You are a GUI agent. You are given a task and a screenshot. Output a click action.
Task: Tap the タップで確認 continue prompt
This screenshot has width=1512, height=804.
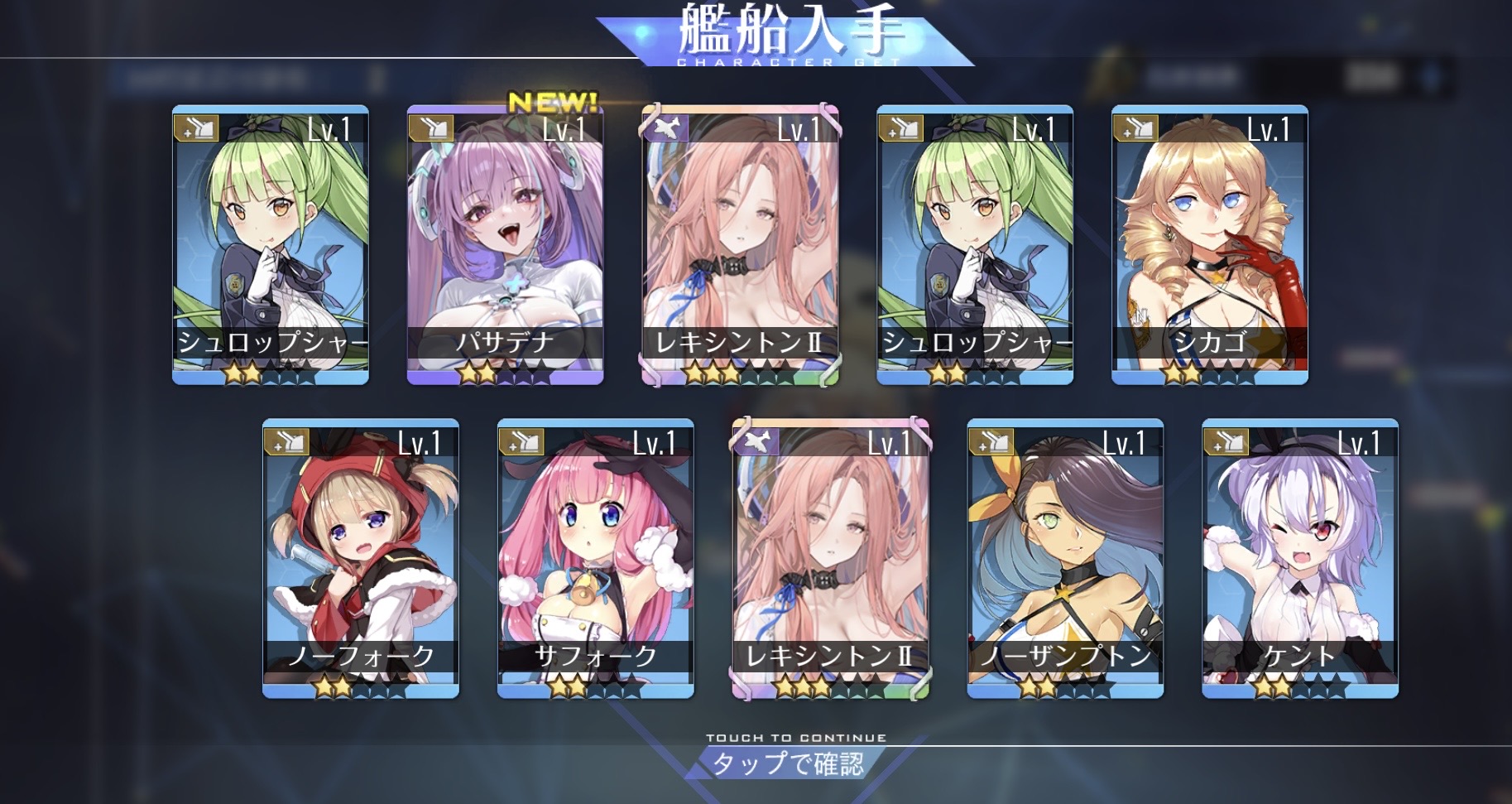tap(789, 762)
